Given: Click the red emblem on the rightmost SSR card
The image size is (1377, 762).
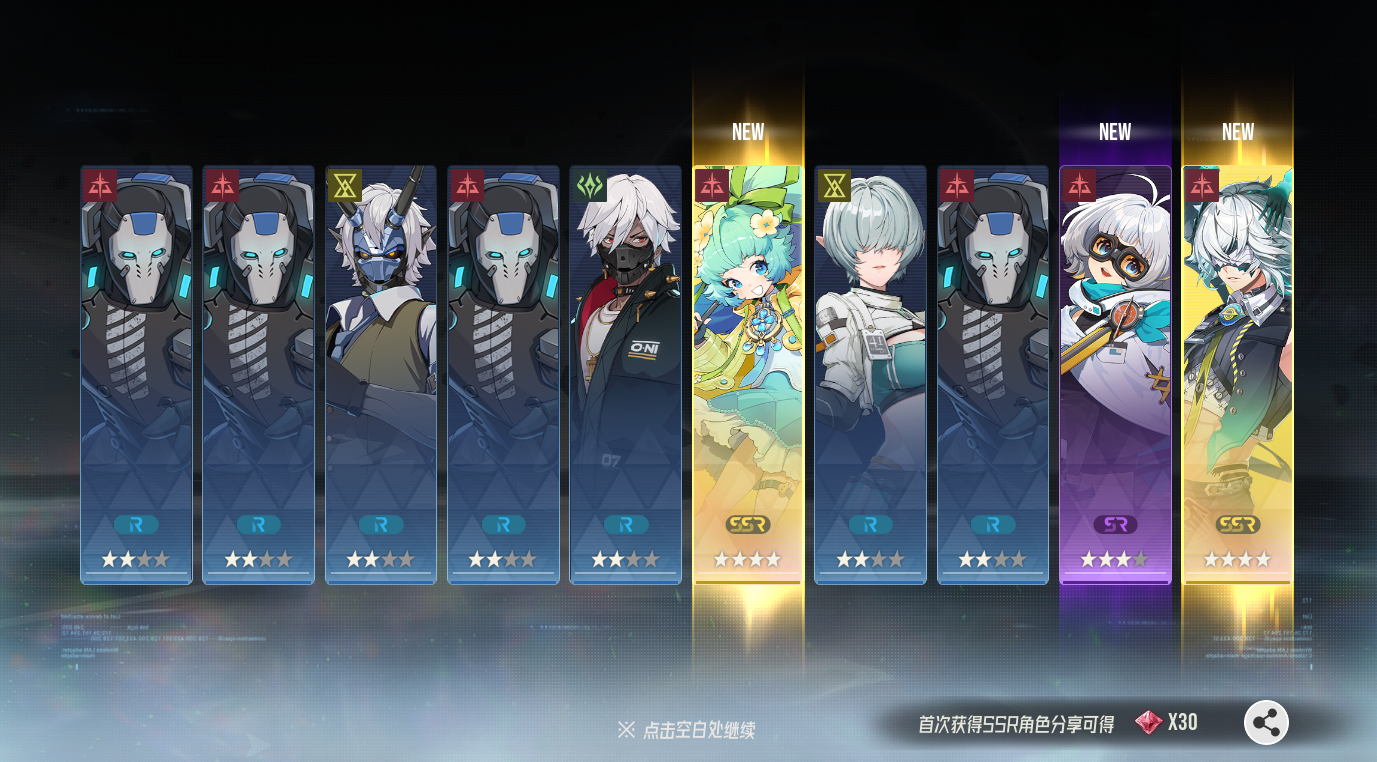Looking at the screenshot, I should [x=1202, y=186].
